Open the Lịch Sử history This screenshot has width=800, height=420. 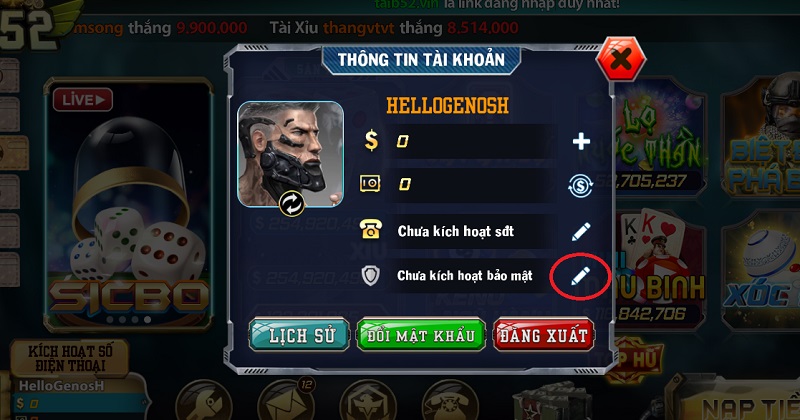click(x=299, y=335)
